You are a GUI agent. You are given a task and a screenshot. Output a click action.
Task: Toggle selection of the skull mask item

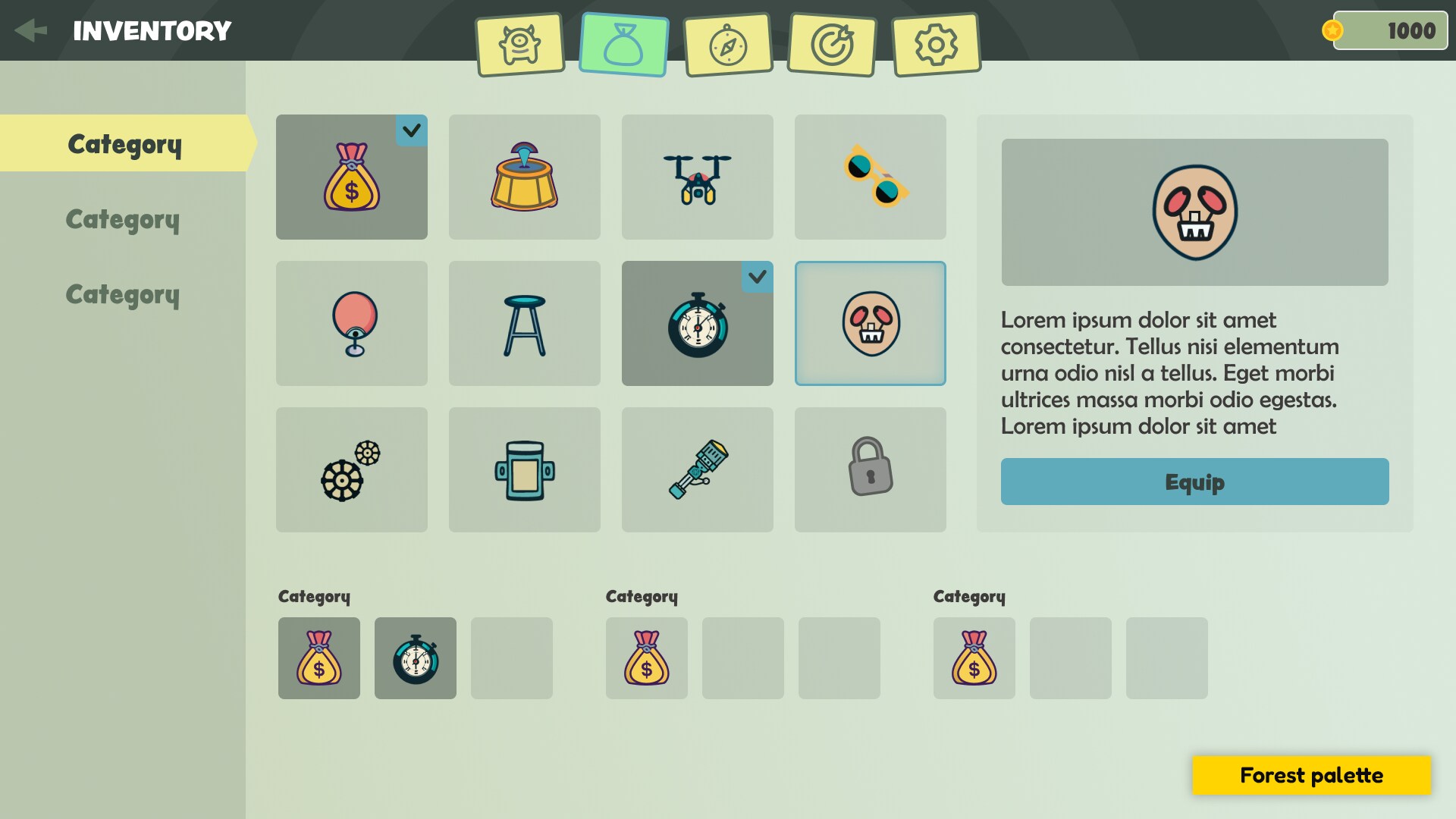tap(870, 322)
